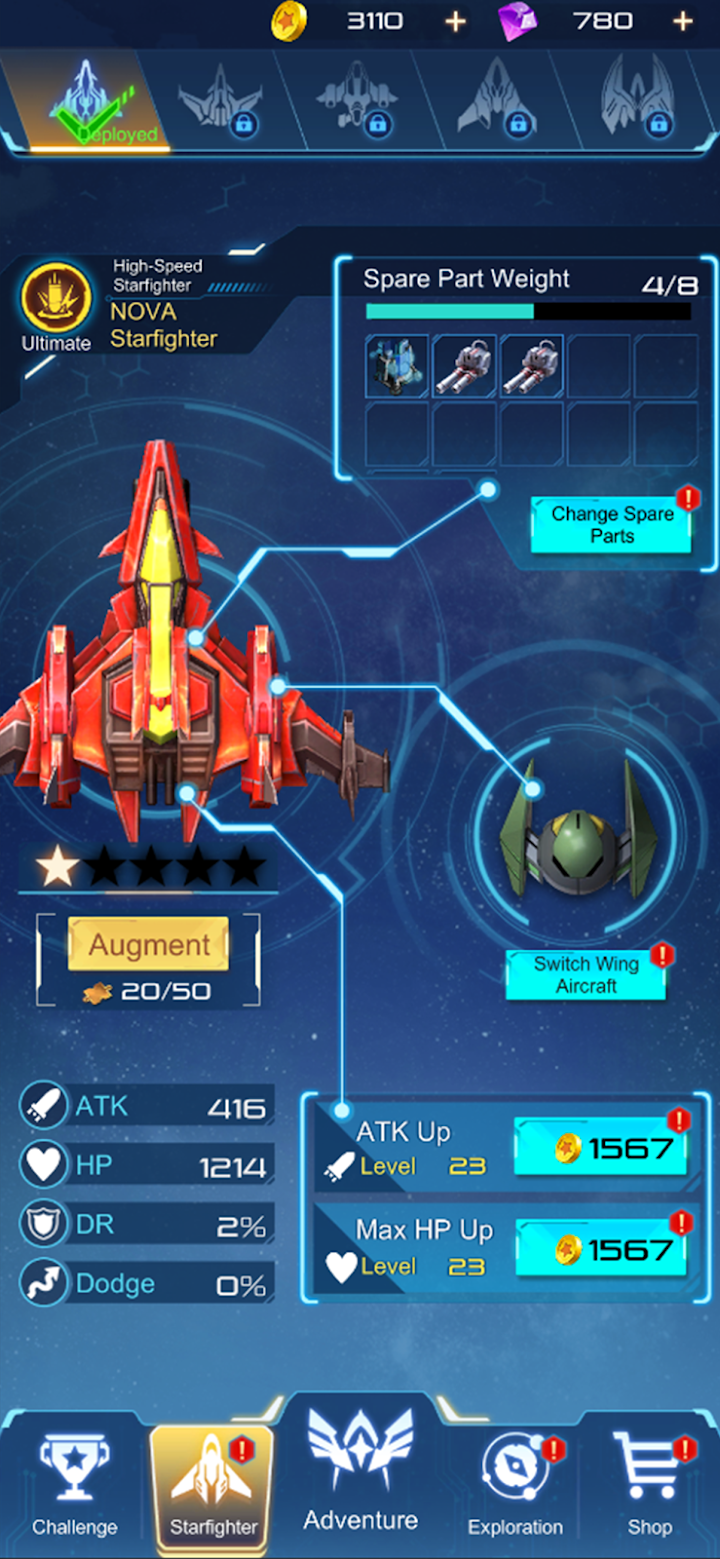Add more purple gems with plus button
The image size is (720, 1559).
point(683,21)
